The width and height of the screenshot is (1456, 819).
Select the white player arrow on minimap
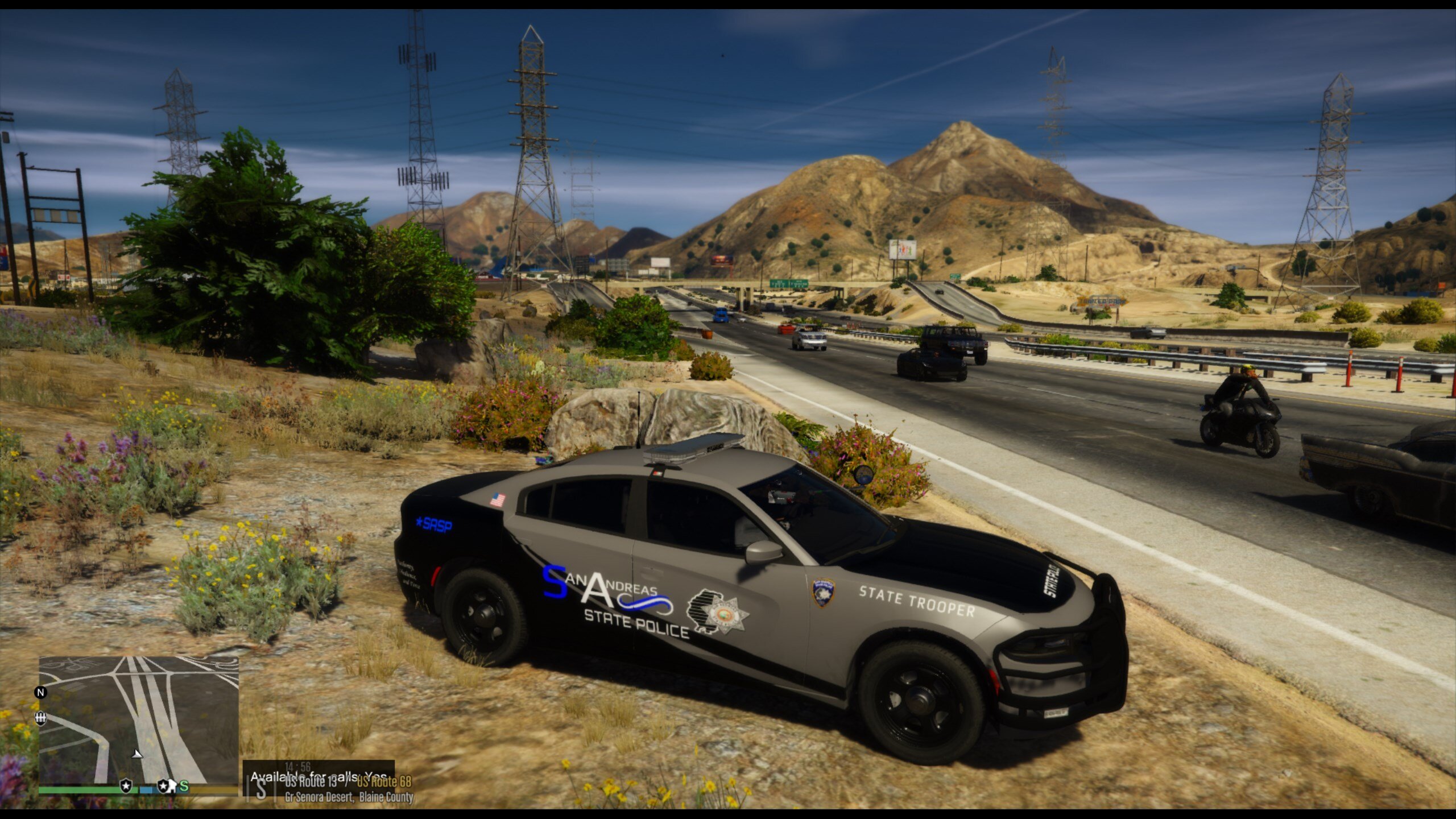coord(136,754)
